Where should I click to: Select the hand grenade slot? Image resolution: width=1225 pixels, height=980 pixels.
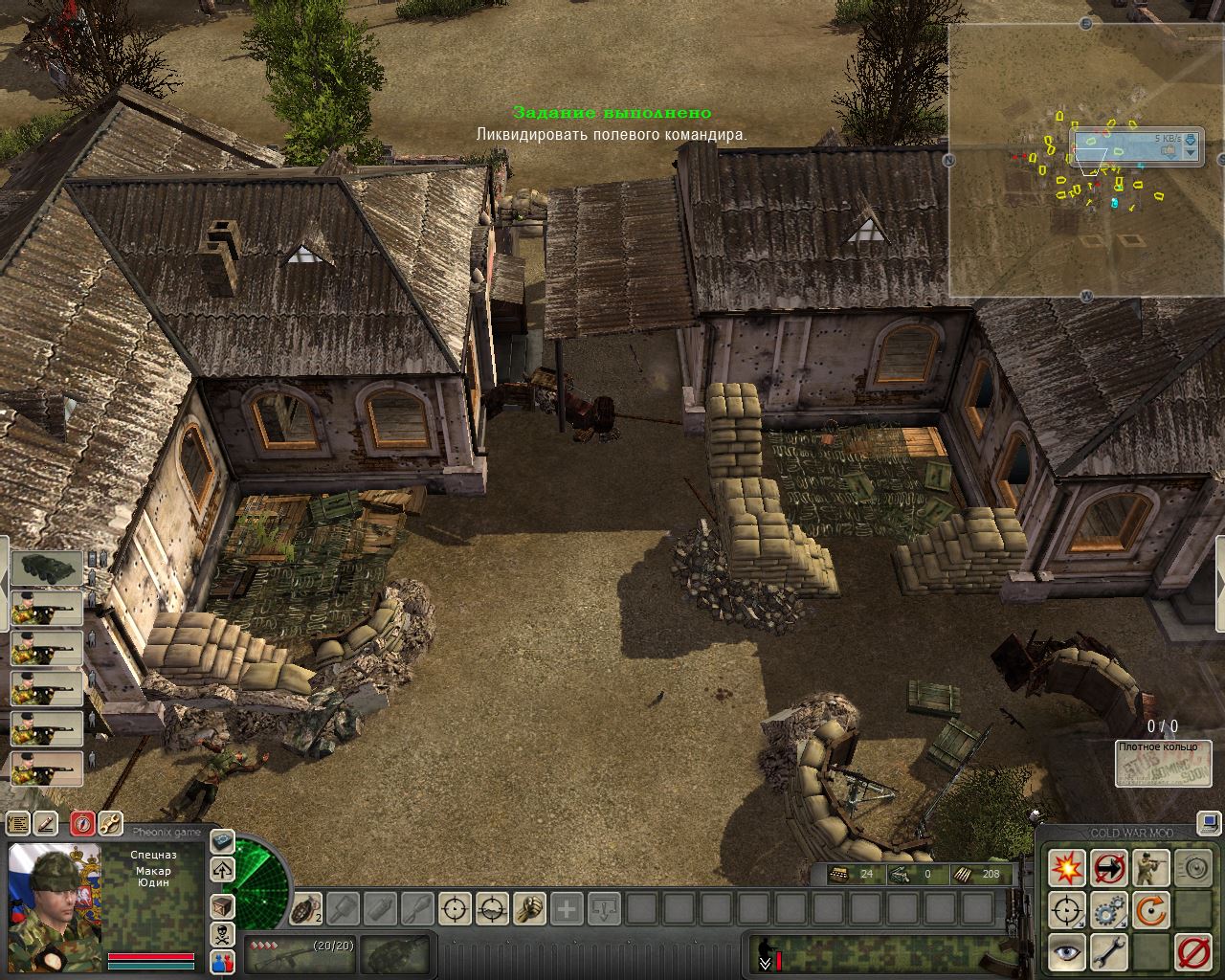pos(306,907)
